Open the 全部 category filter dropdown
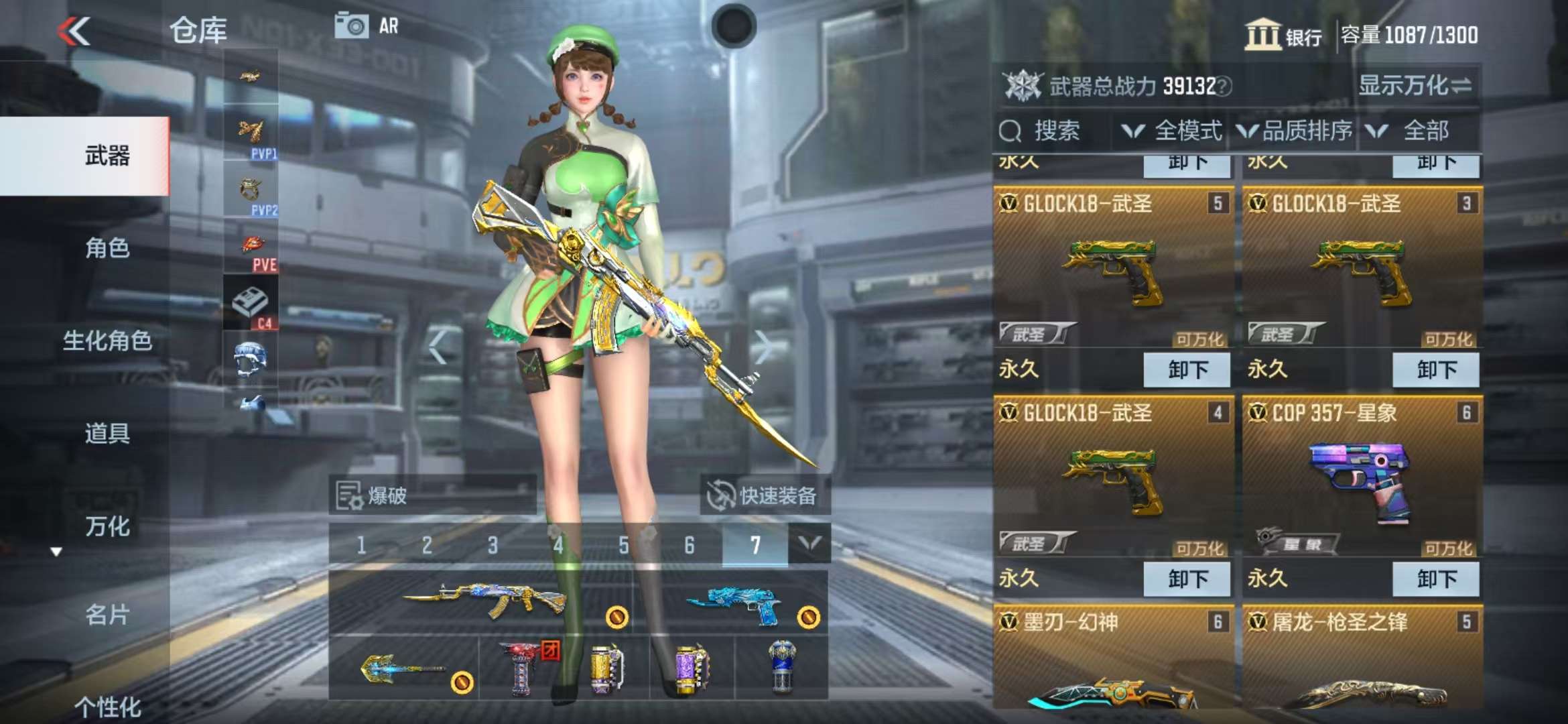Viewport: 1568px width, 724px height. pyautogui.click(x=1414, y=131)
